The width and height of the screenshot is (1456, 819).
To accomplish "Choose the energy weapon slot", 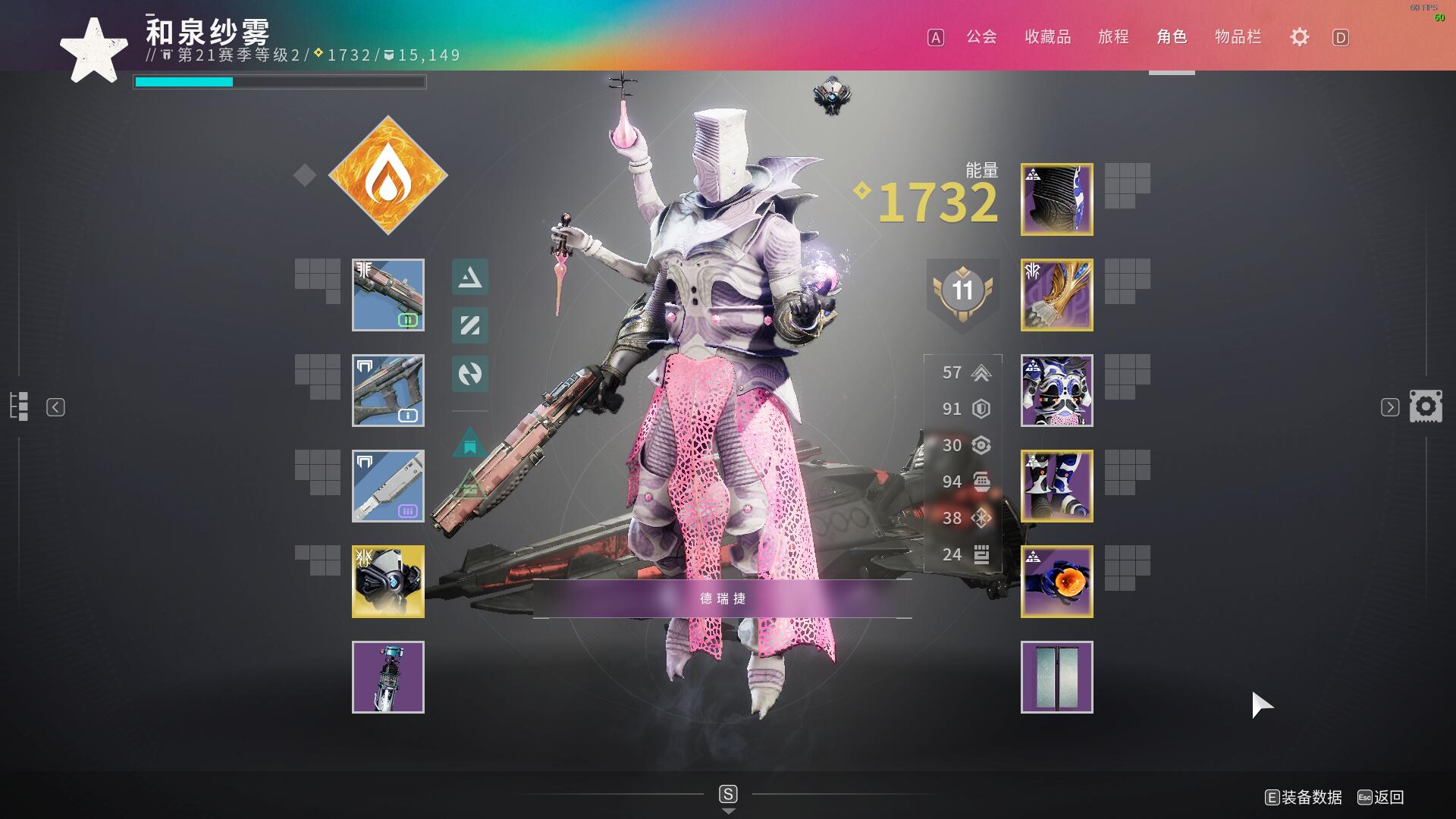I will pyautogui.click(x=388, y=391).
